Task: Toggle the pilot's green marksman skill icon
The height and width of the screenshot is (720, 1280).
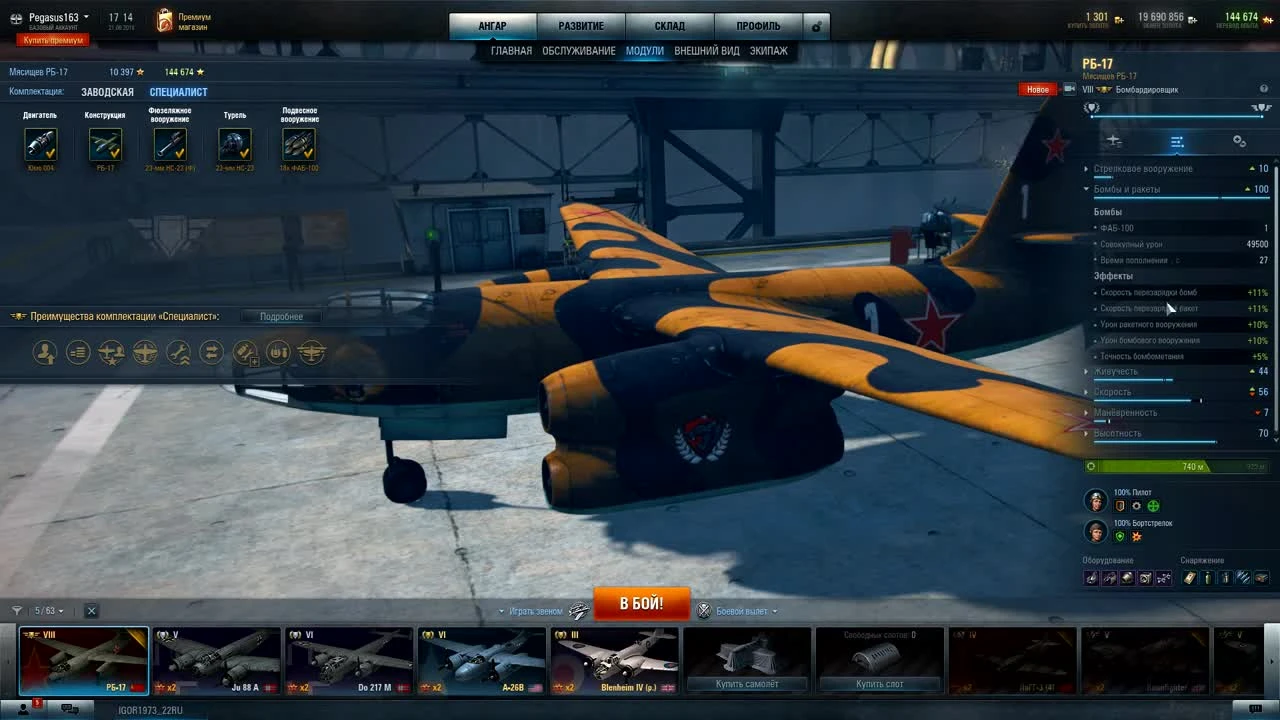Action: pos(1153,506)
